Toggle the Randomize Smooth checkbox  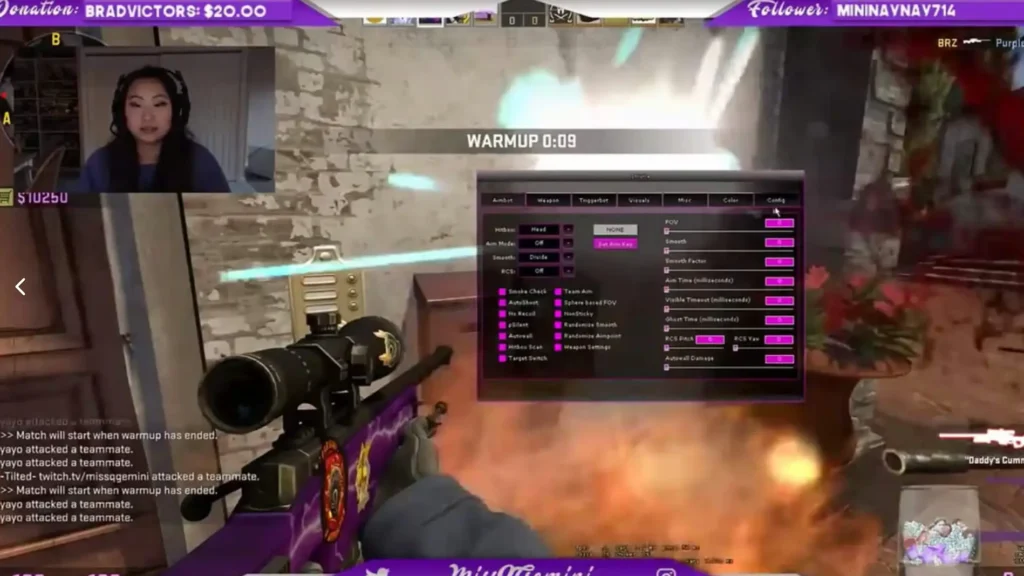[558, 325]
